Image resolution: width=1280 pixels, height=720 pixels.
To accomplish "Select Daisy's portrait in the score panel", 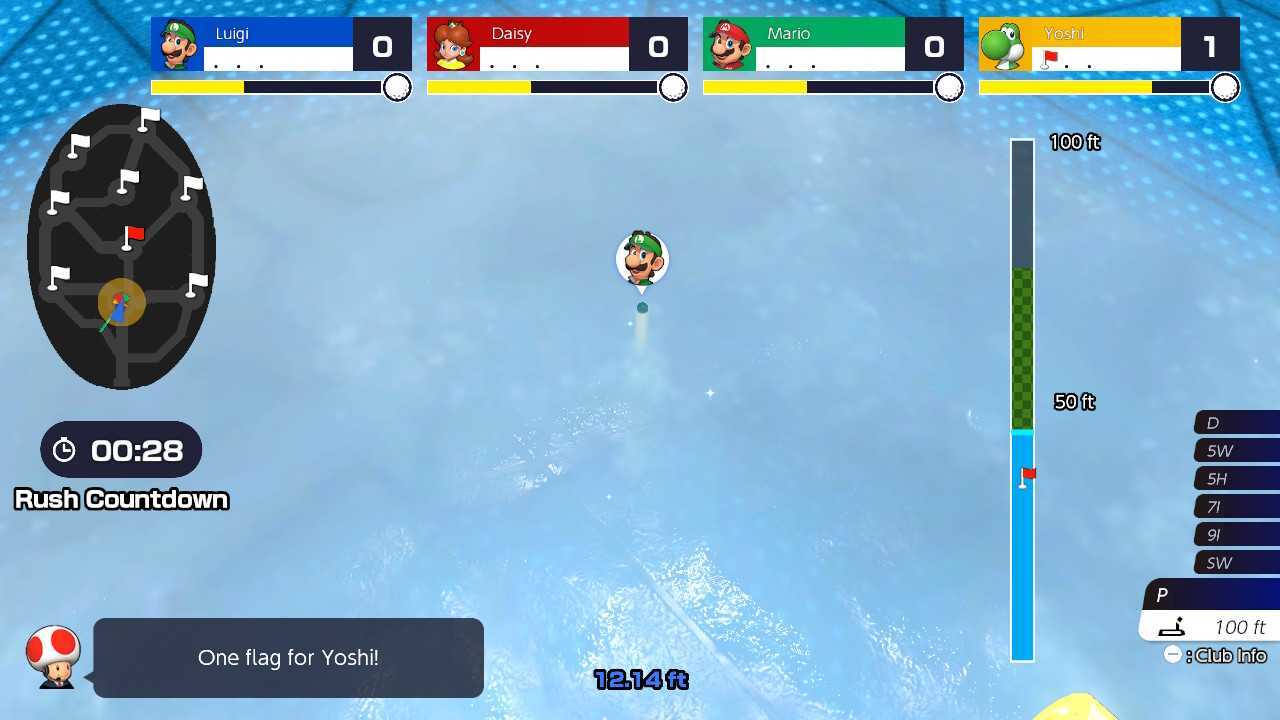I will [x=452, y=44].
